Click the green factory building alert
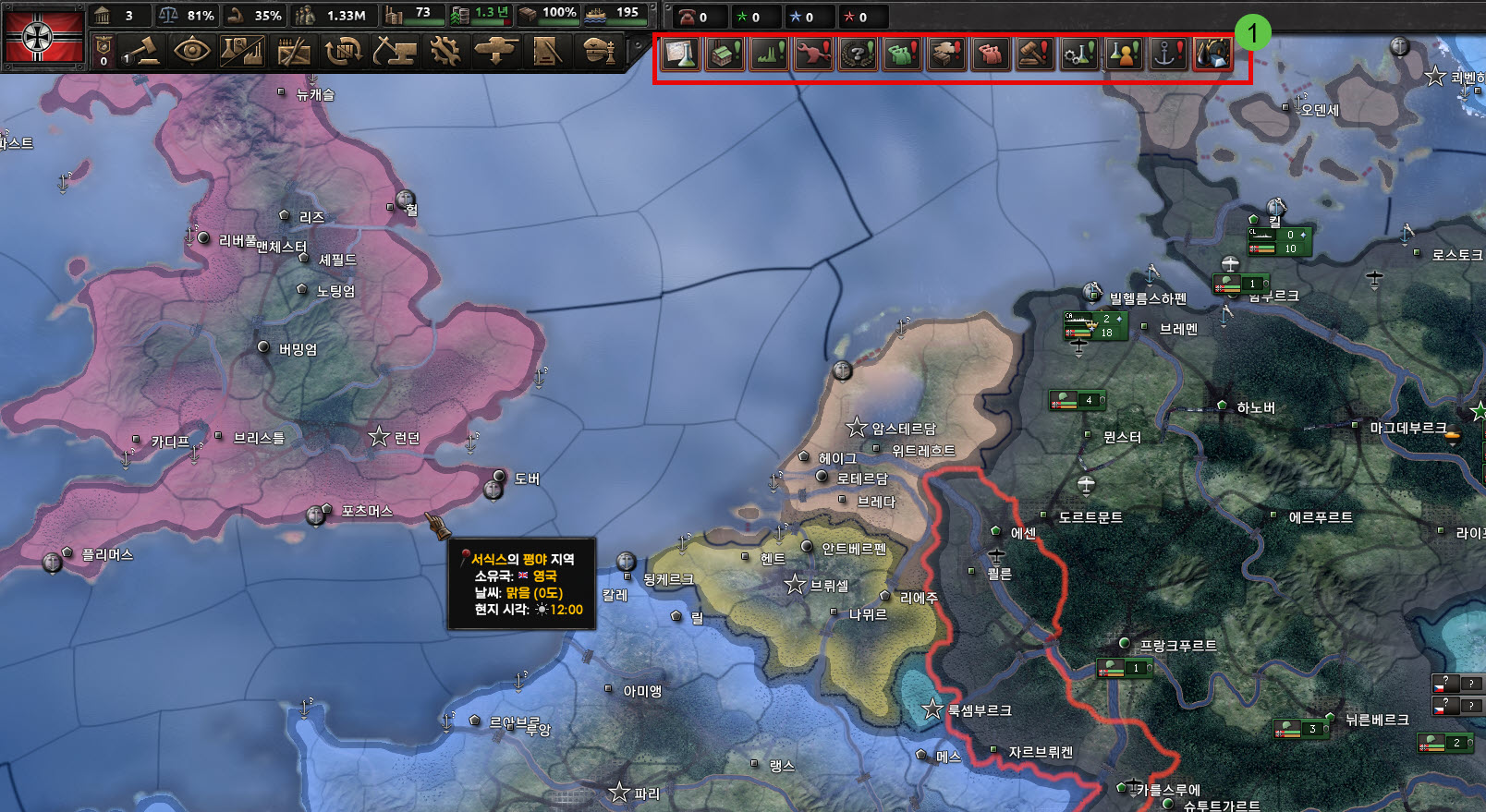1486x812 pixels. [x=725, y=55]
